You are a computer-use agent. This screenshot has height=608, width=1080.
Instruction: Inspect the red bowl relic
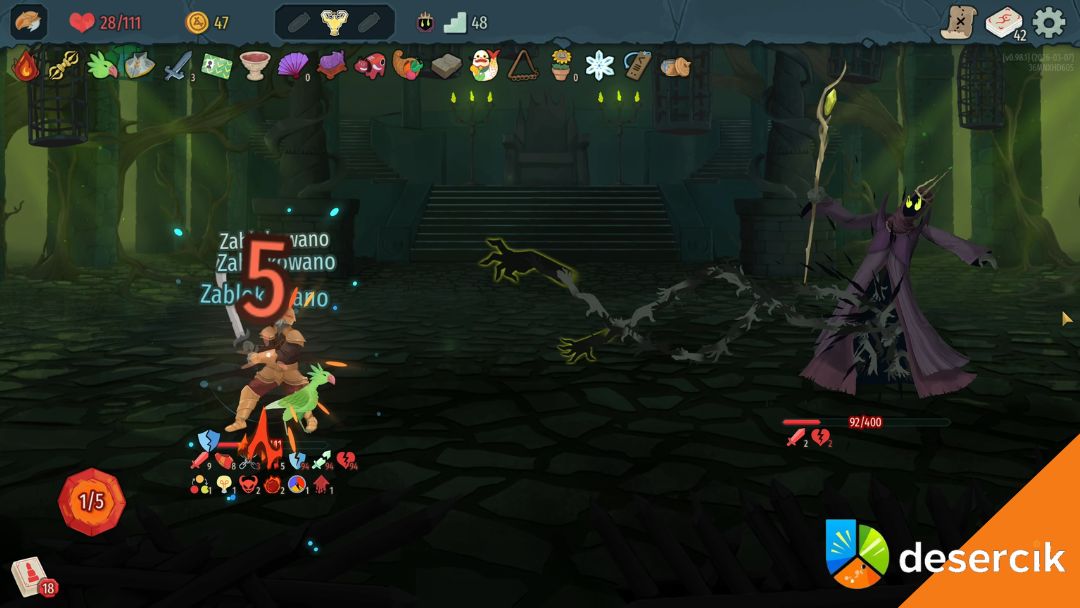[x=254, y=66]
